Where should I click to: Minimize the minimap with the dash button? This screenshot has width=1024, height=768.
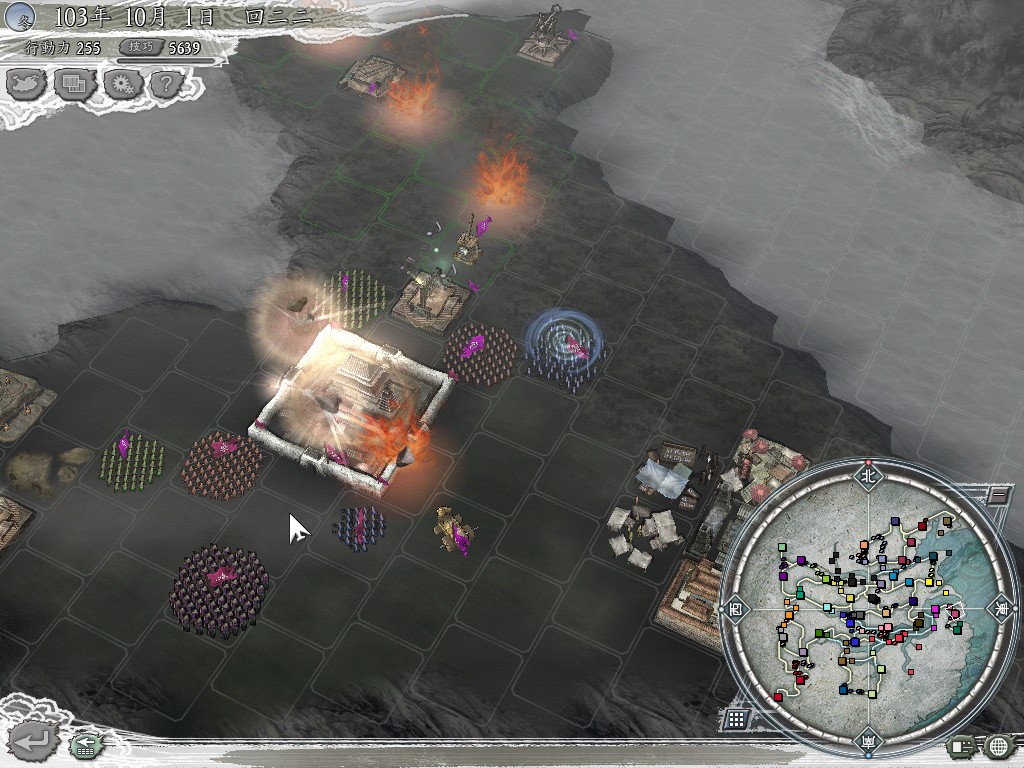tap(996, 494)
